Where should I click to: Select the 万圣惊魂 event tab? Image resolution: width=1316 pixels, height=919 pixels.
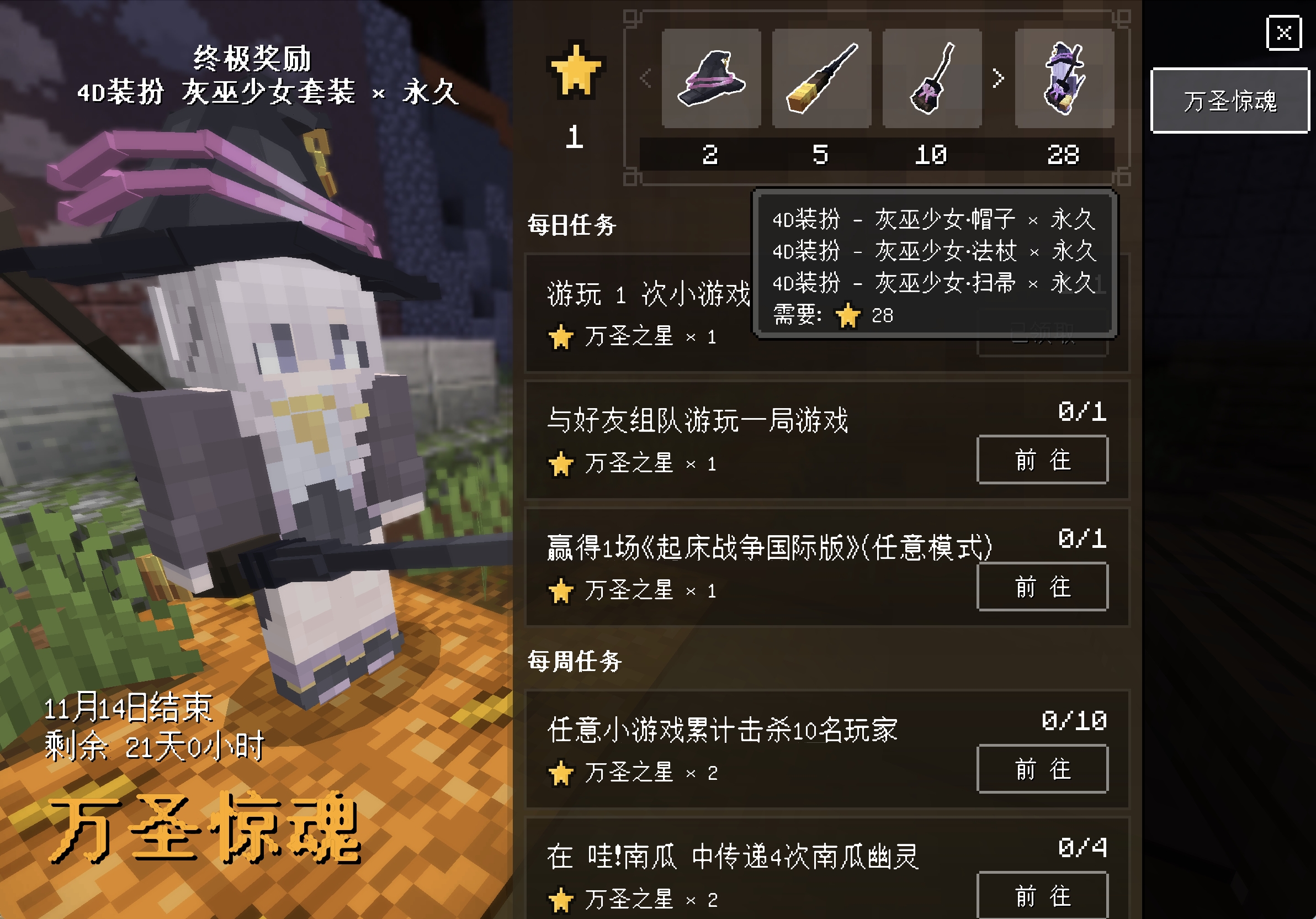pyautogui.click(x=1229, y=101)
